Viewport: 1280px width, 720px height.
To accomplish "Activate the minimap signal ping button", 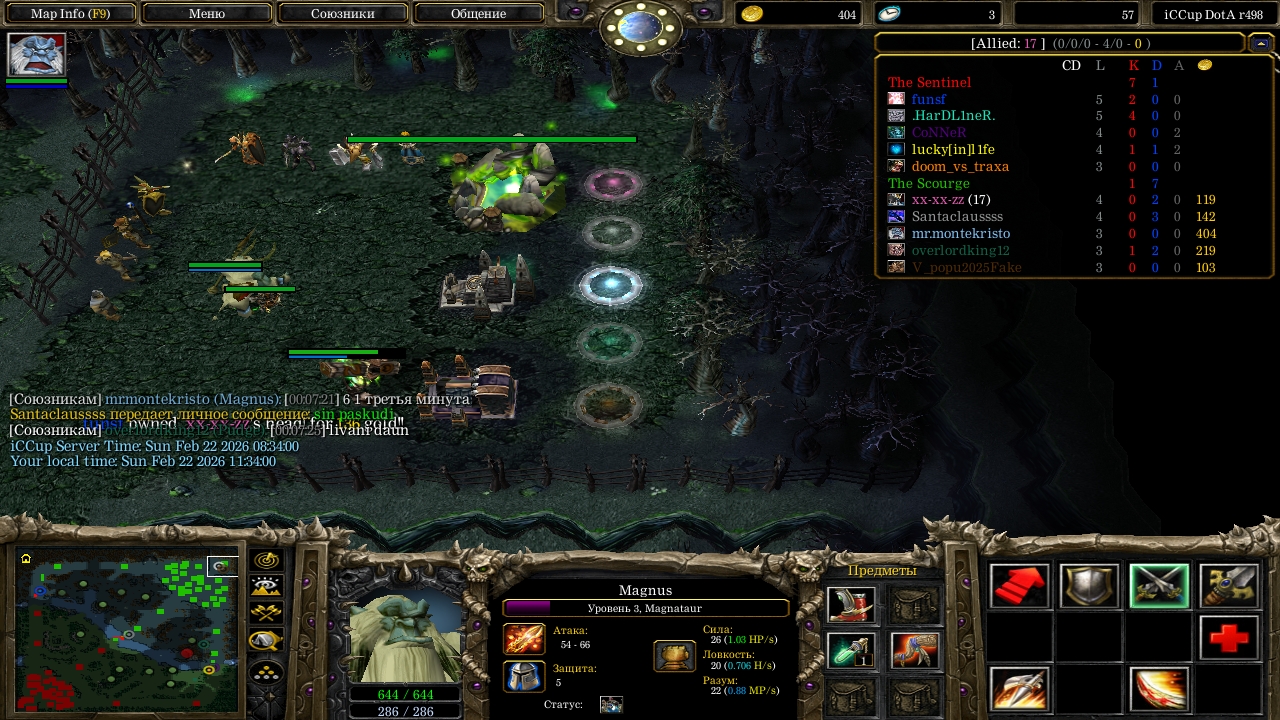I will click(267, 561).
